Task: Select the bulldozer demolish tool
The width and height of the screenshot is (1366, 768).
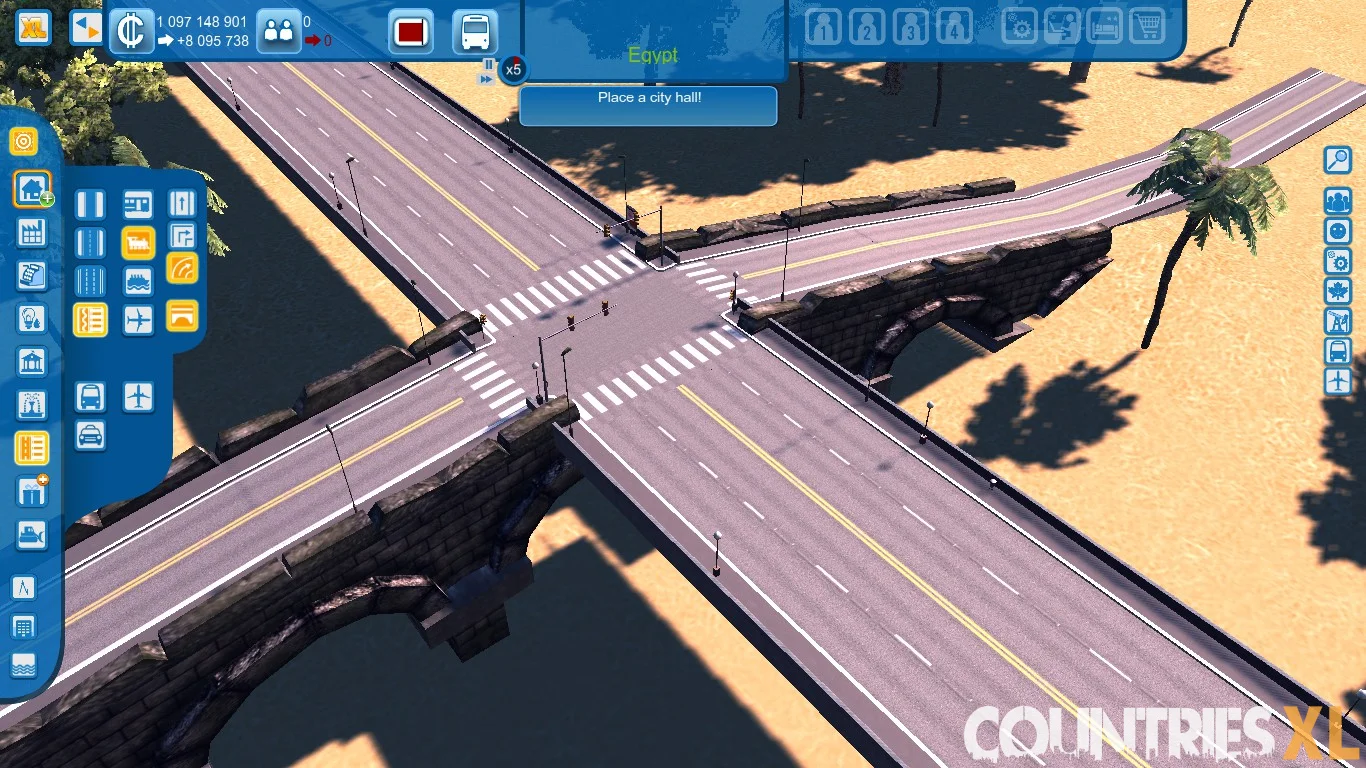Action: click(32, 535)
